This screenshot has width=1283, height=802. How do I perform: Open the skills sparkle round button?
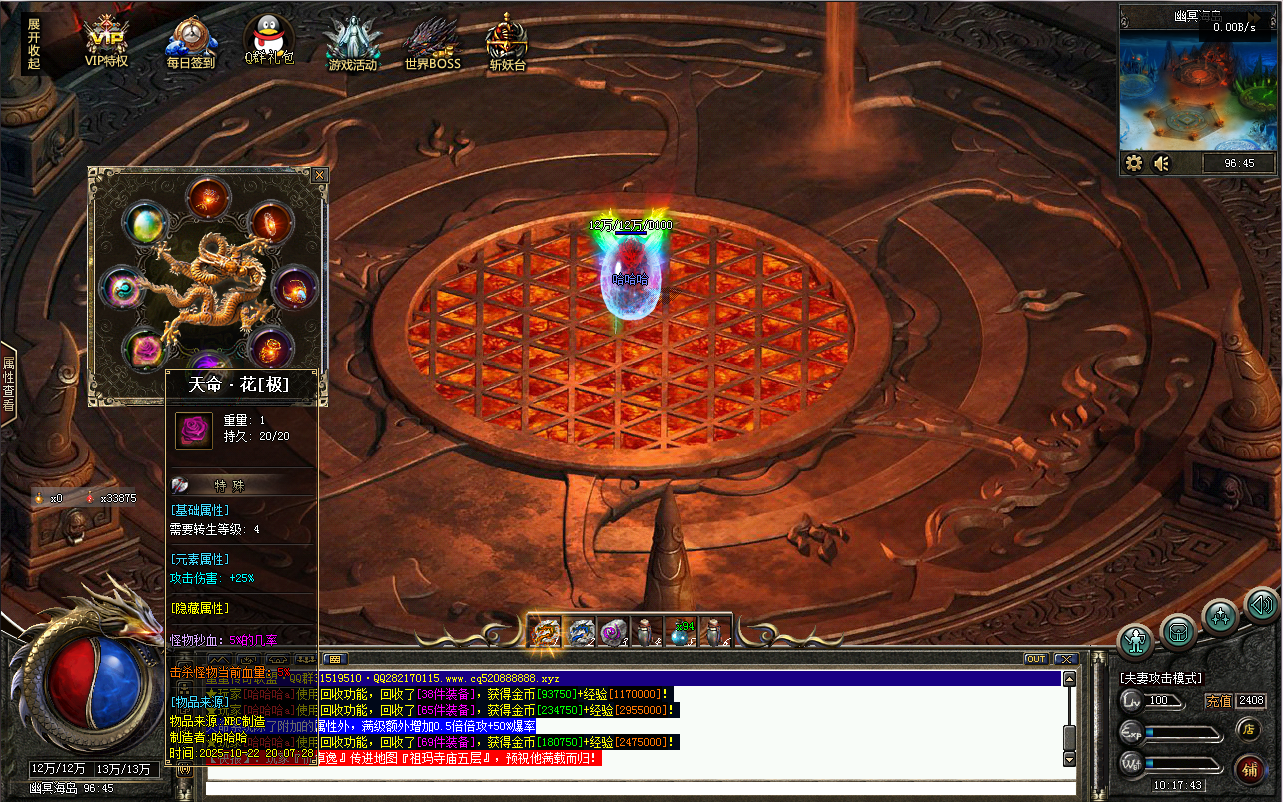(1220, 616)
